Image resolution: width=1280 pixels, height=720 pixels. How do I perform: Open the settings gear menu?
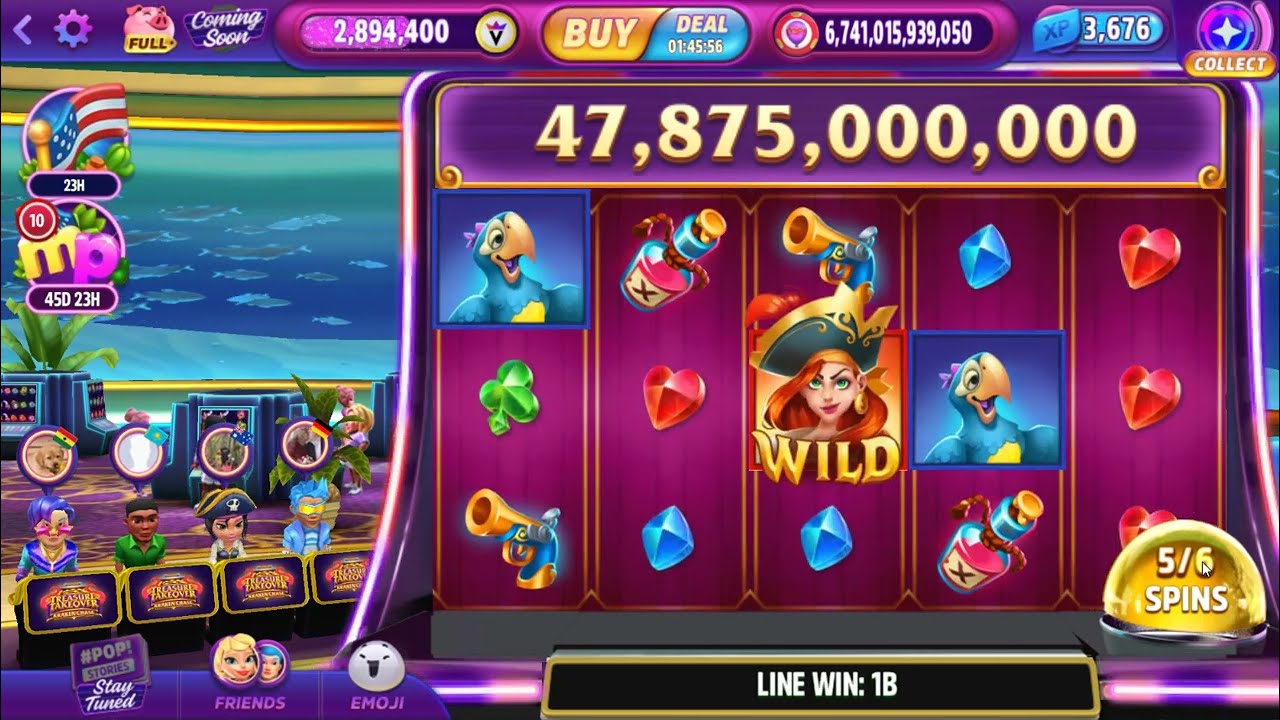pos(72,30)
